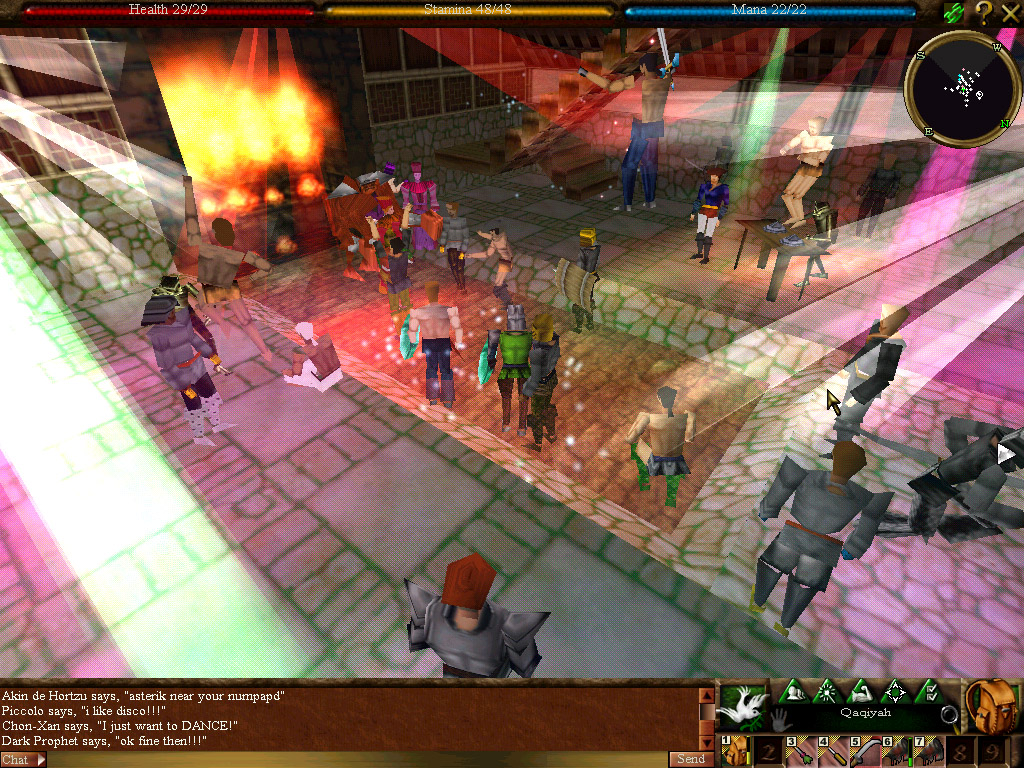
Task: Select the curved blade in slot 5
Action: (863, 752)
